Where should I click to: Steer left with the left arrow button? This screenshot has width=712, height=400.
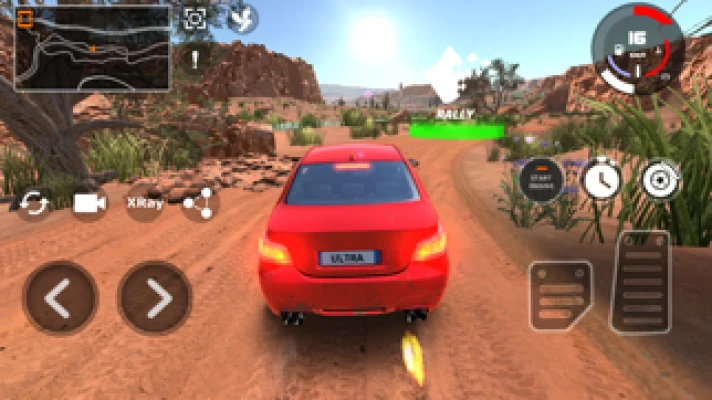click(59, 298)
